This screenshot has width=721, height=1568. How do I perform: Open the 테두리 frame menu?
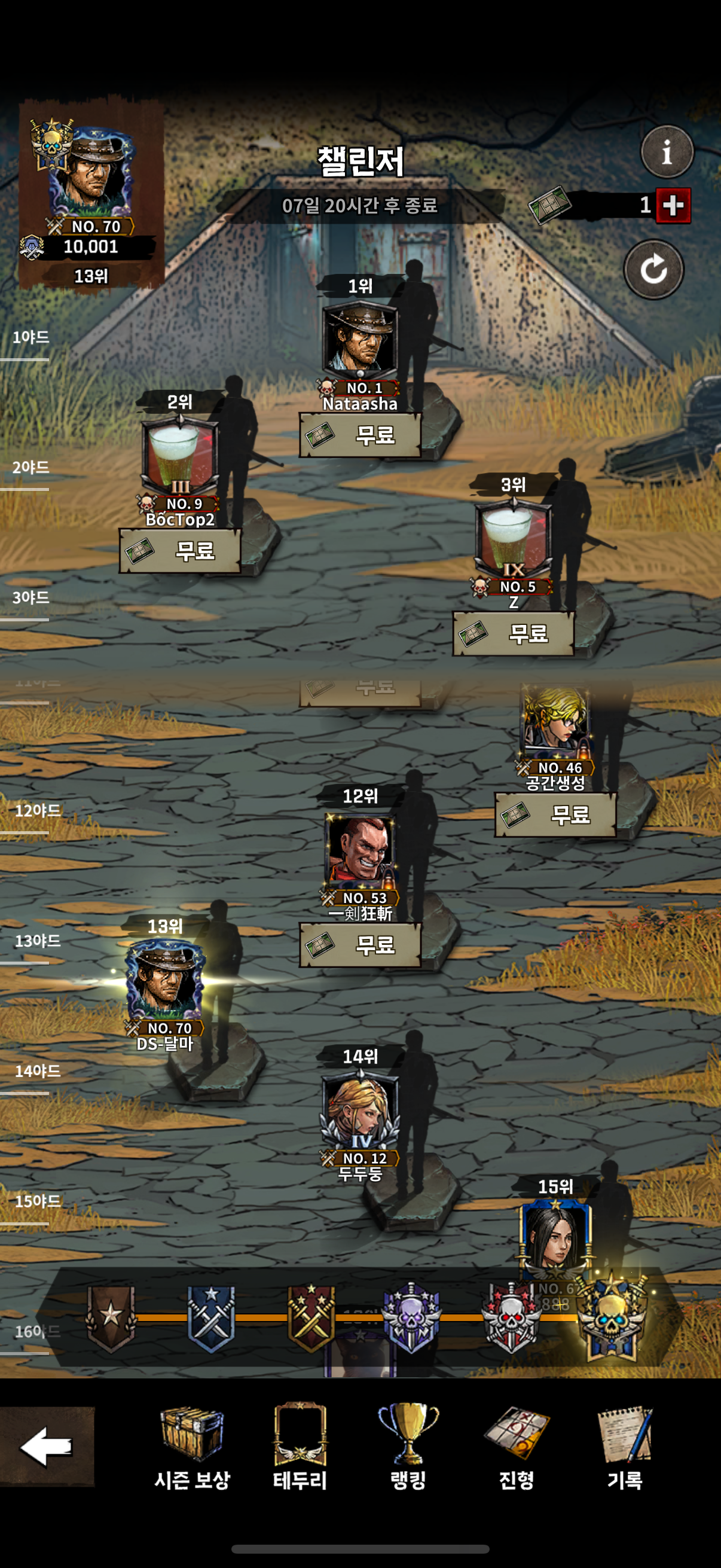(300, 1446)
